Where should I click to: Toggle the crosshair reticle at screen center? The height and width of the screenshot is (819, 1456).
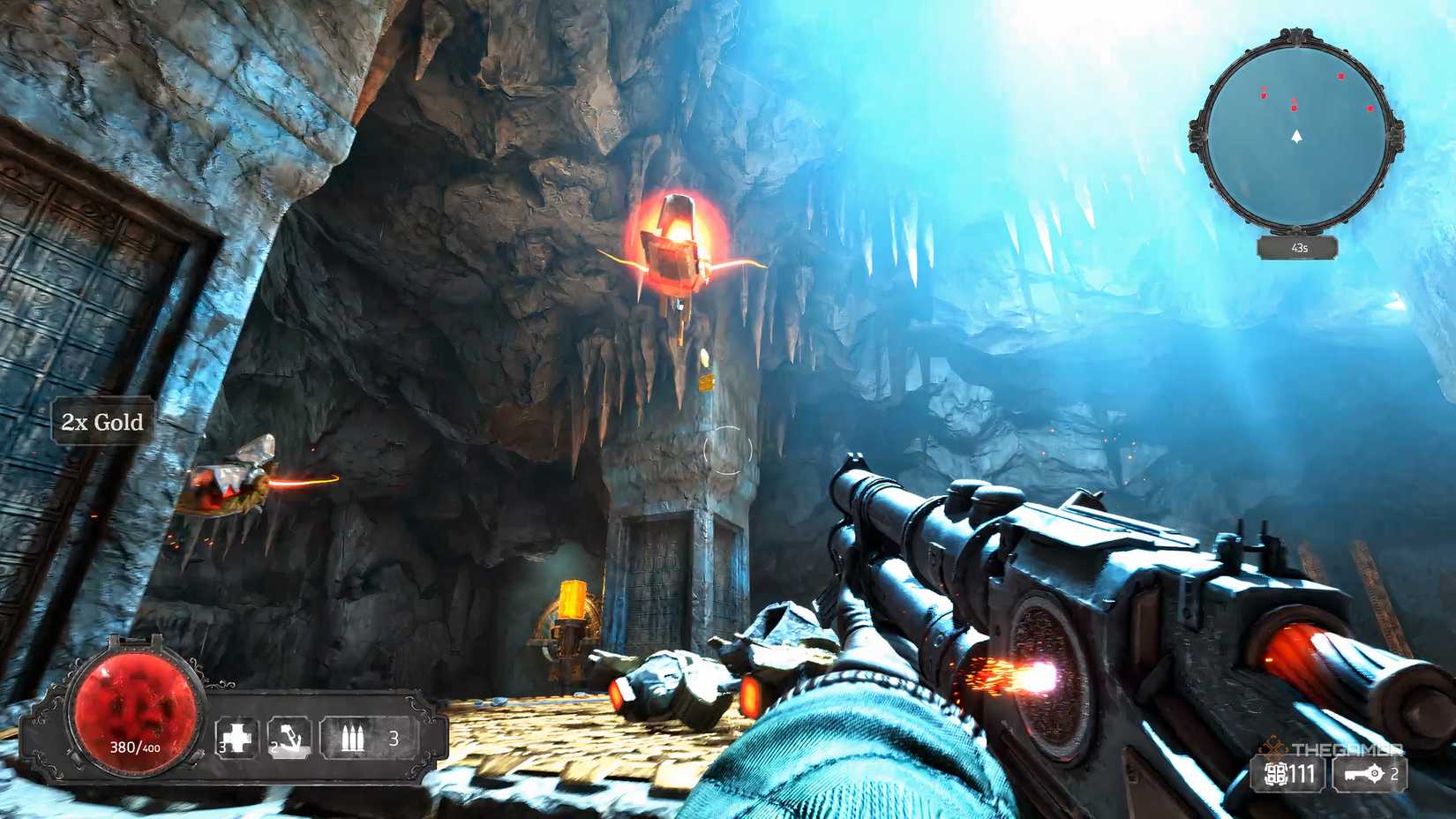pyautogui.click(x=728, y=448)
